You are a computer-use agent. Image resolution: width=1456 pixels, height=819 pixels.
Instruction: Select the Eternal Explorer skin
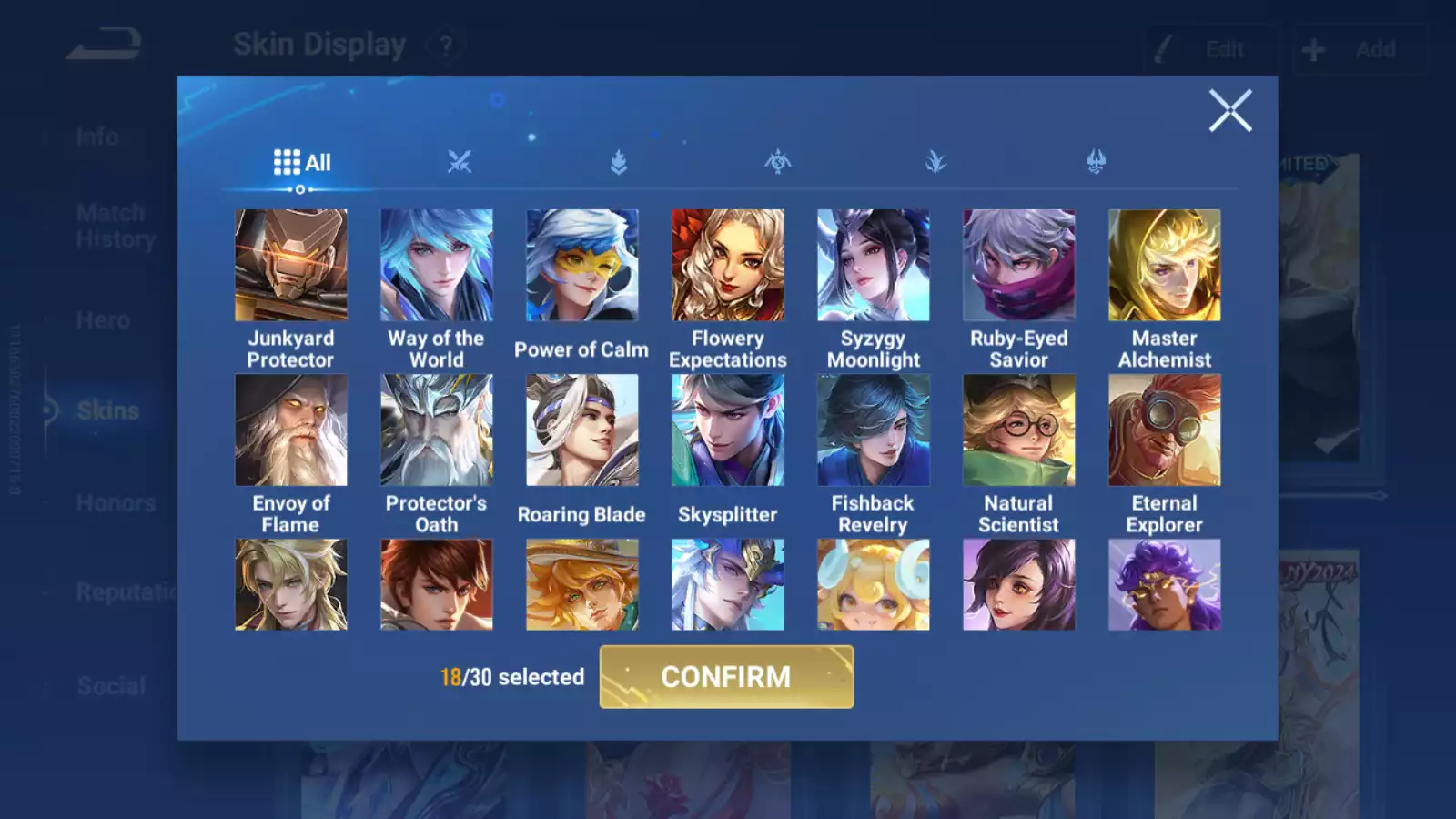1165,430
